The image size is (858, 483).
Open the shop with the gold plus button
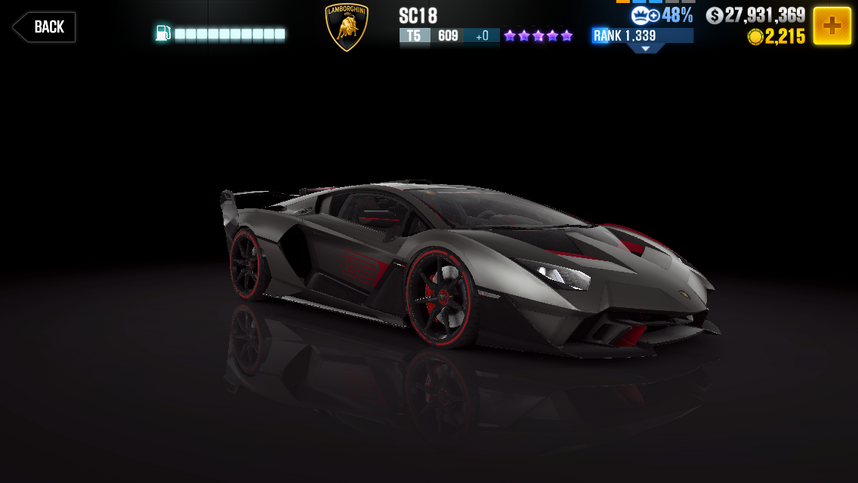pos(831,25)
